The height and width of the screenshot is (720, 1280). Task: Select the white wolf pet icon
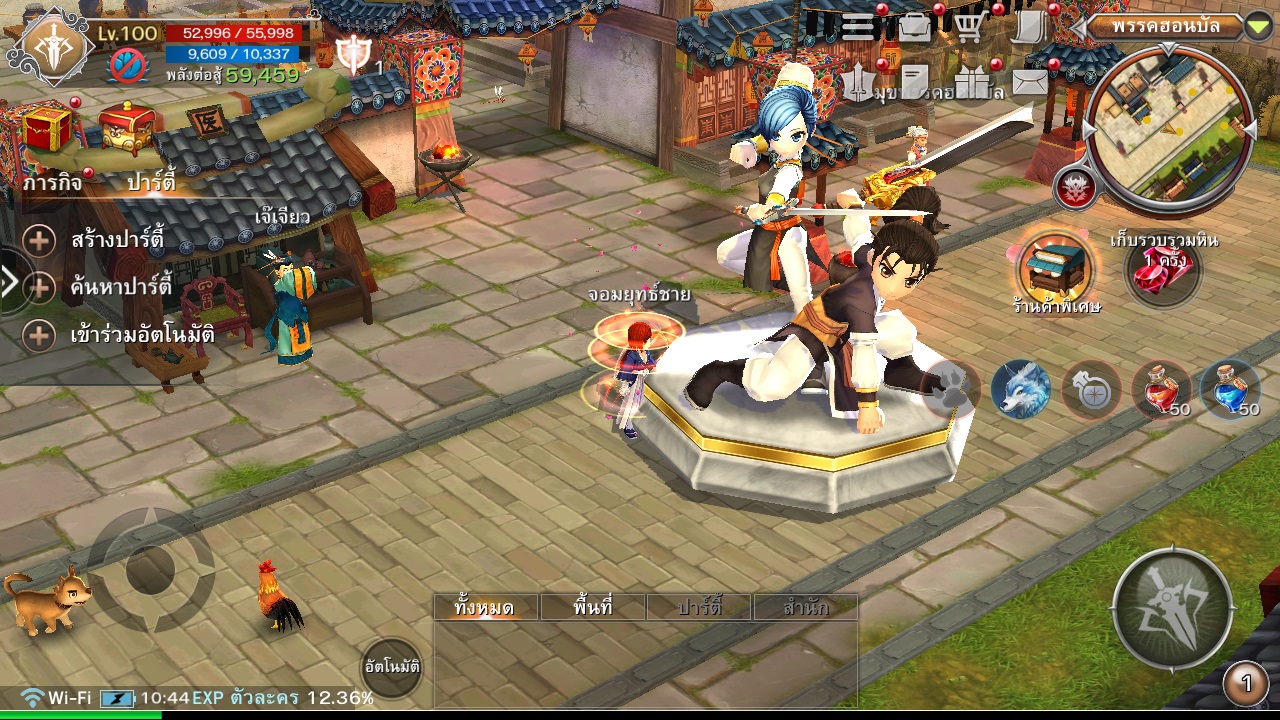(x=1021, y=388)
